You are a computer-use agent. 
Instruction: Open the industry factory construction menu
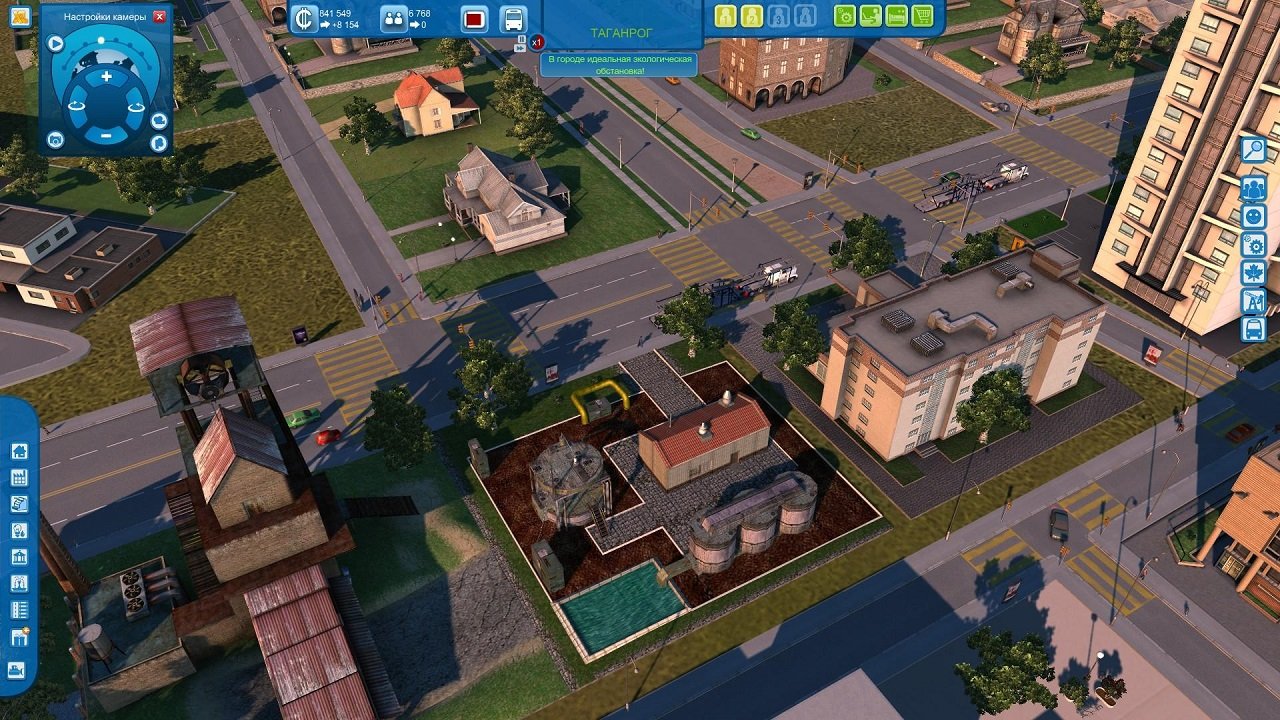coord(19,477)
